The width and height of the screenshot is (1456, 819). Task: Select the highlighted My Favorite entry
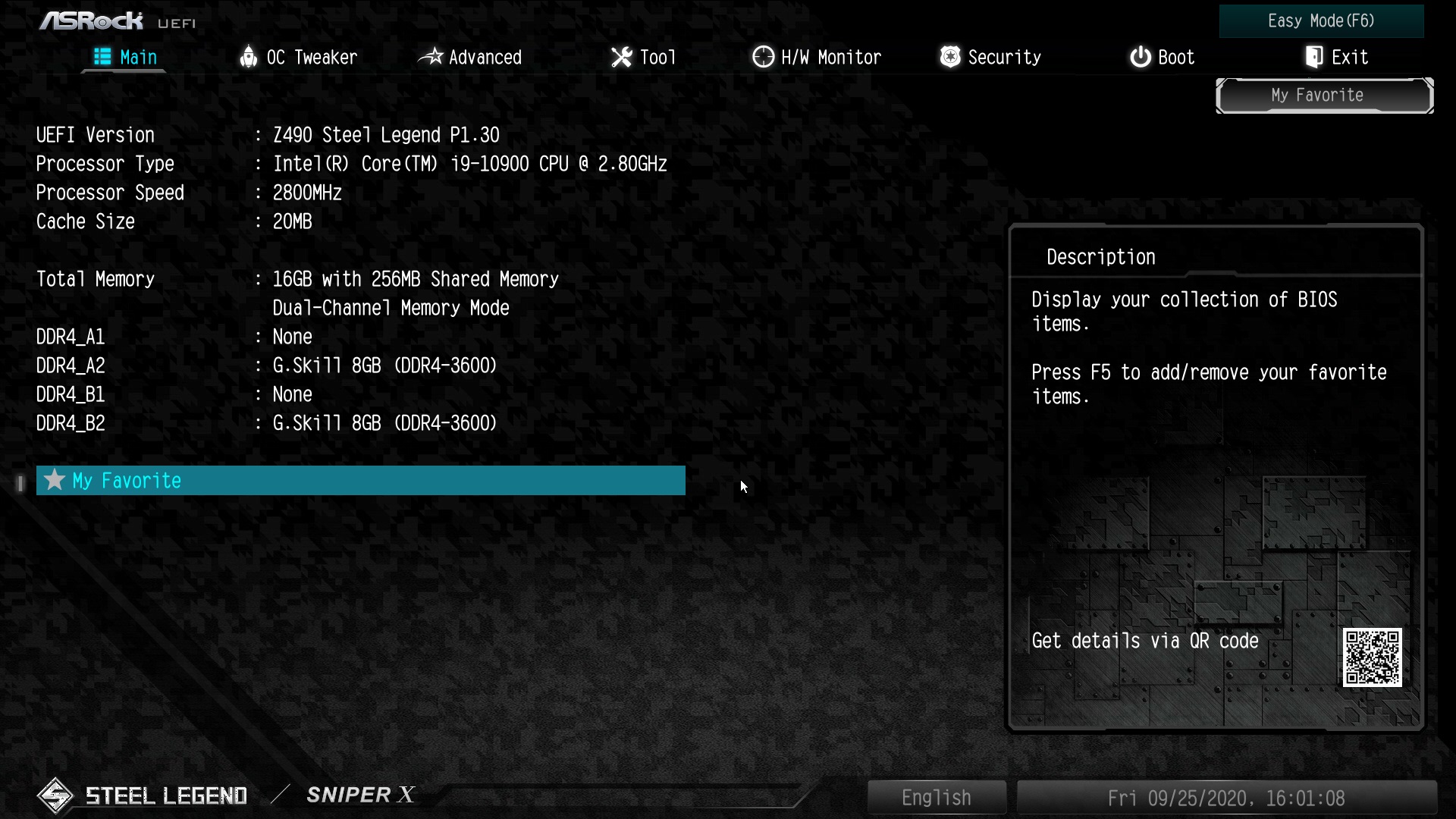pyautogui.click(x=360, y=480)
